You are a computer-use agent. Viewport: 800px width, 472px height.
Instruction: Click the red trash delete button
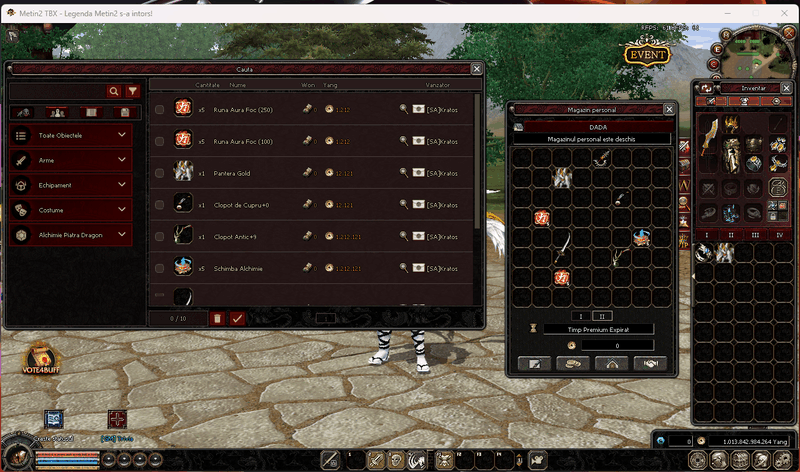[217, 318]
